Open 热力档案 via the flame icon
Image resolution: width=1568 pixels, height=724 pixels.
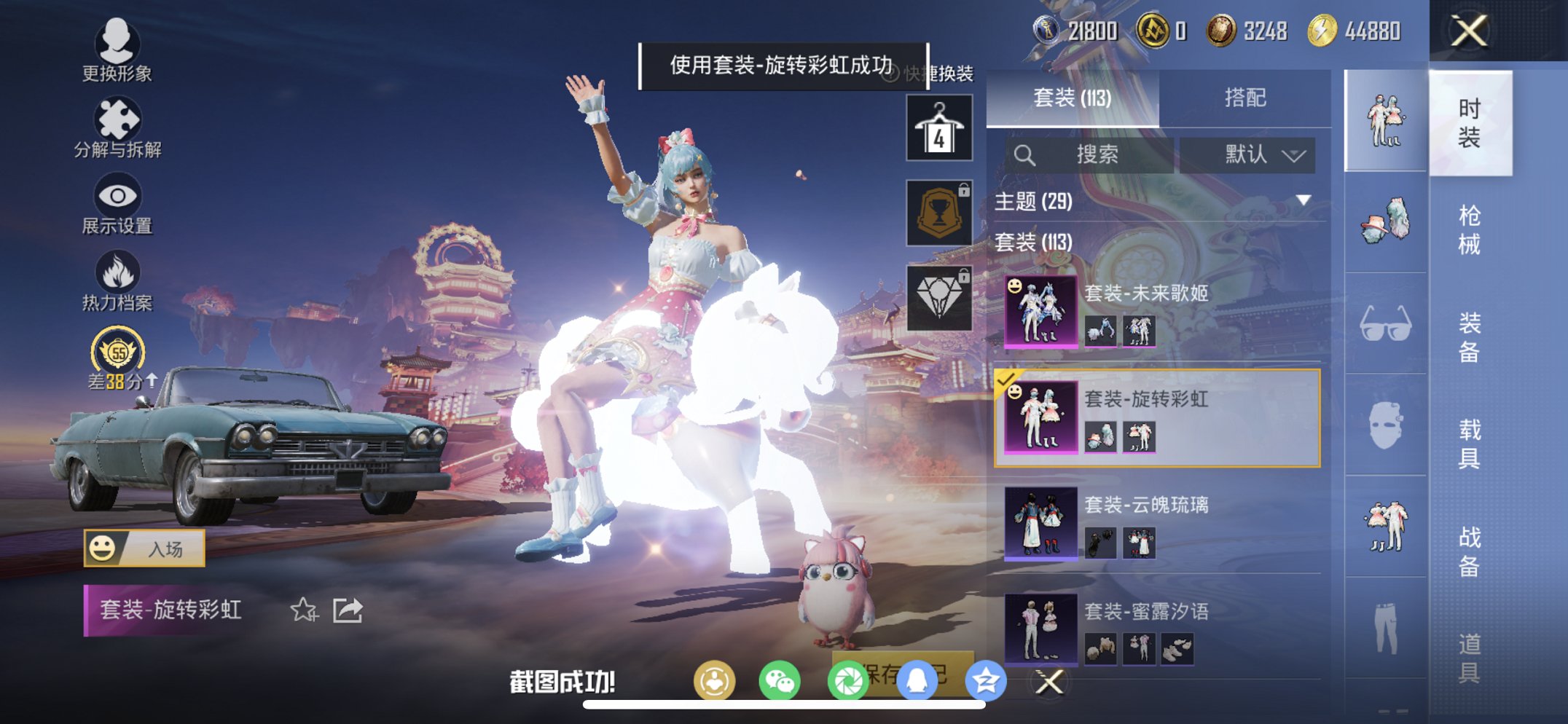(x=119, y=273)
